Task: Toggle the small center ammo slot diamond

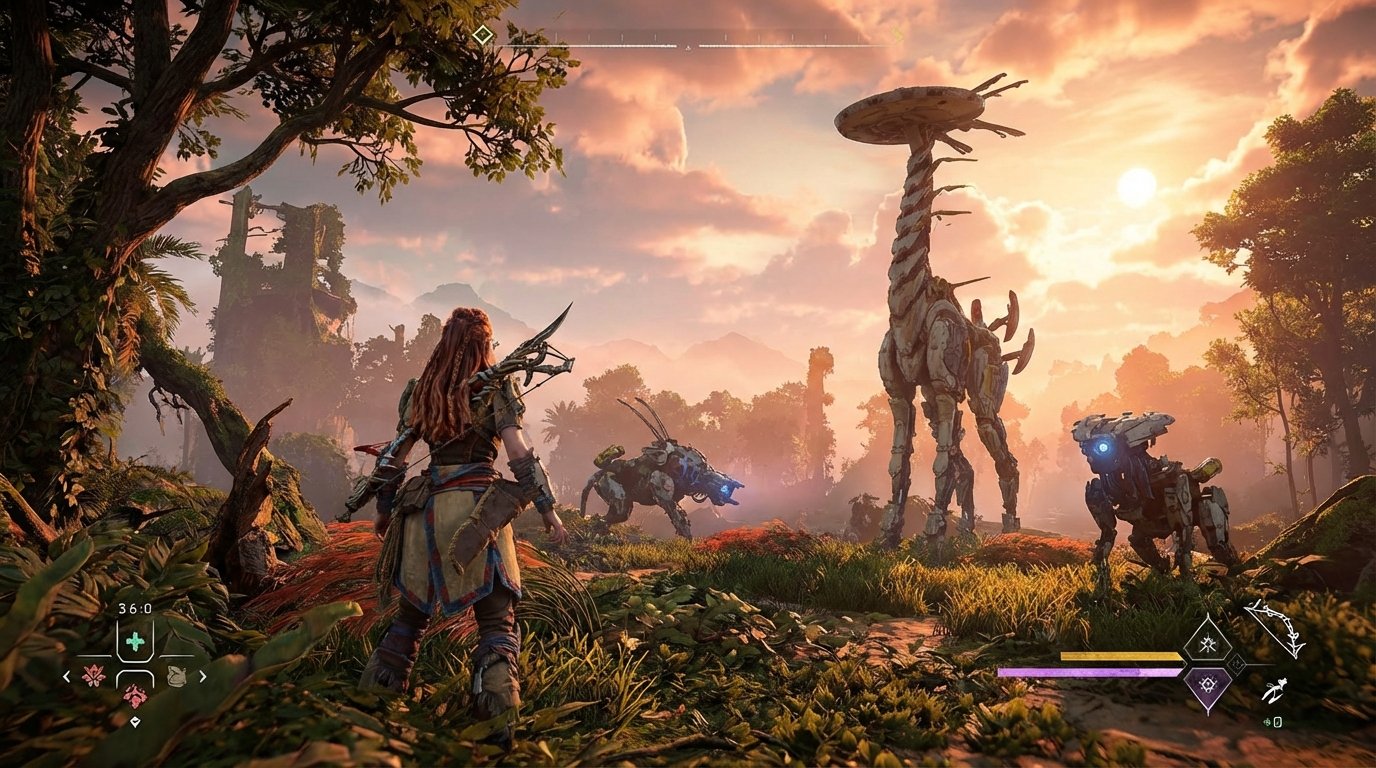Action: click(1237, 664)
